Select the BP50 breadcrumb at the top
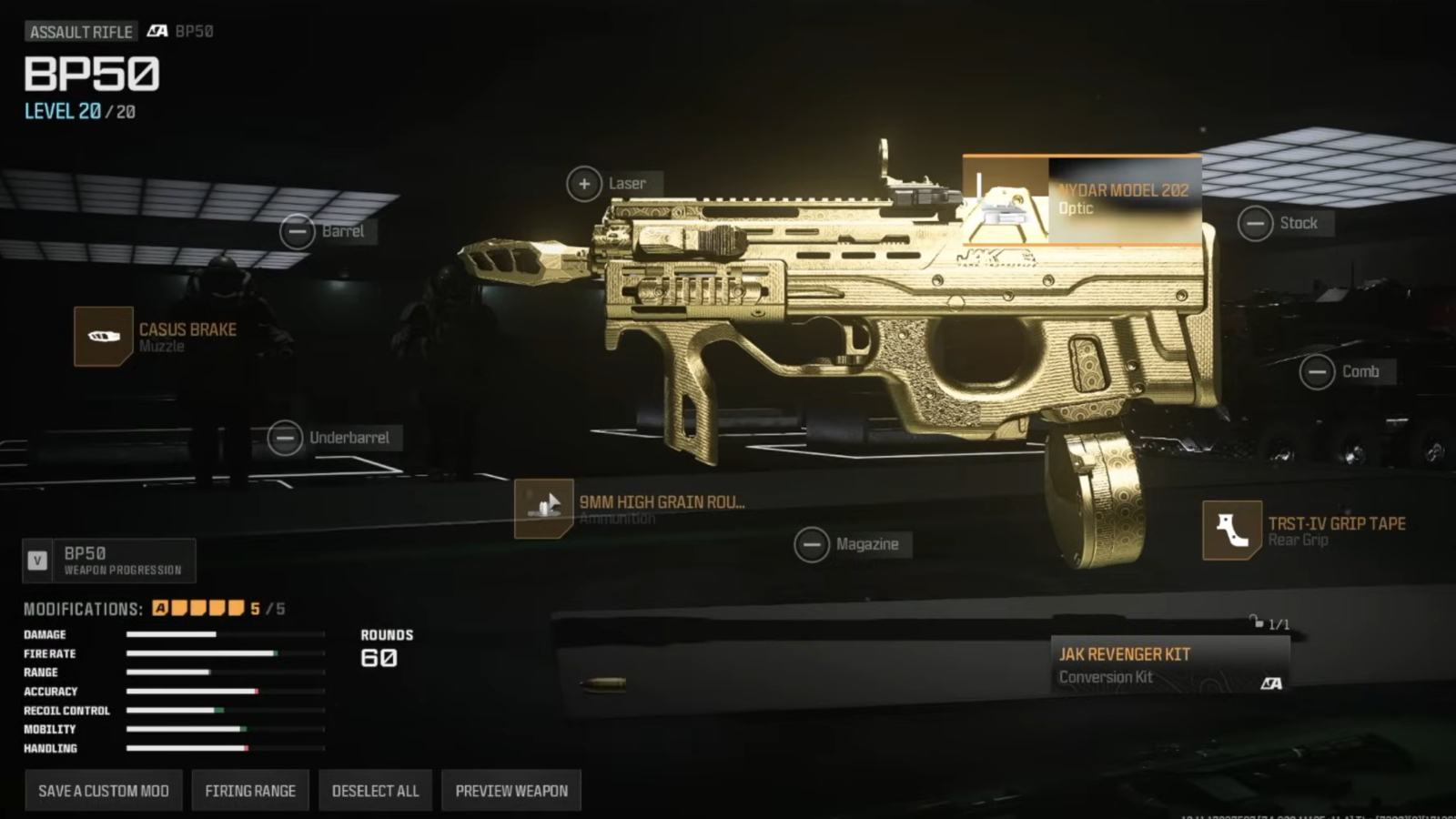 coord(194,31)
